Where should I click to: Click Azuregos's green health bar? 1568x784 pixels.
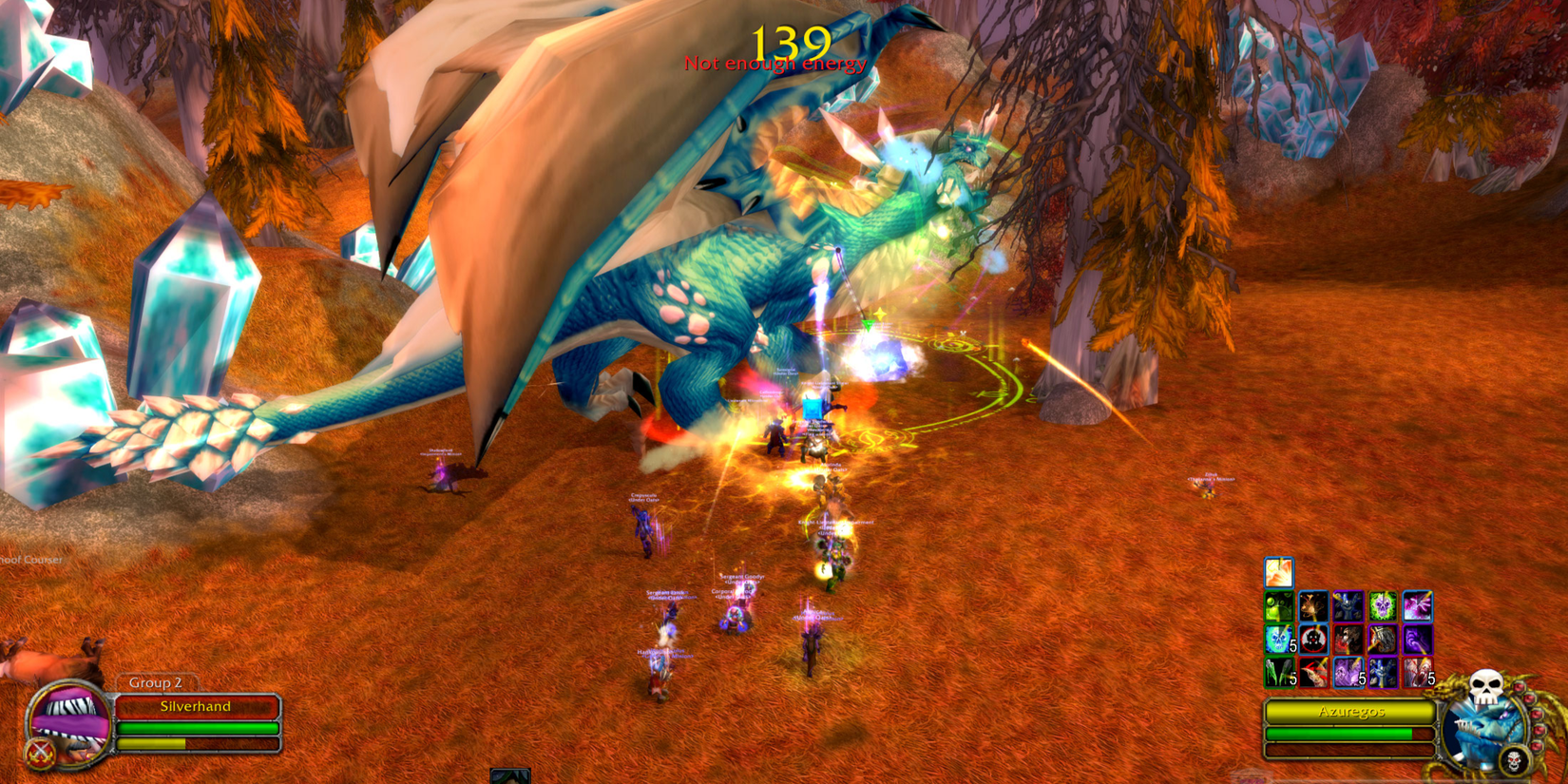1340,734
